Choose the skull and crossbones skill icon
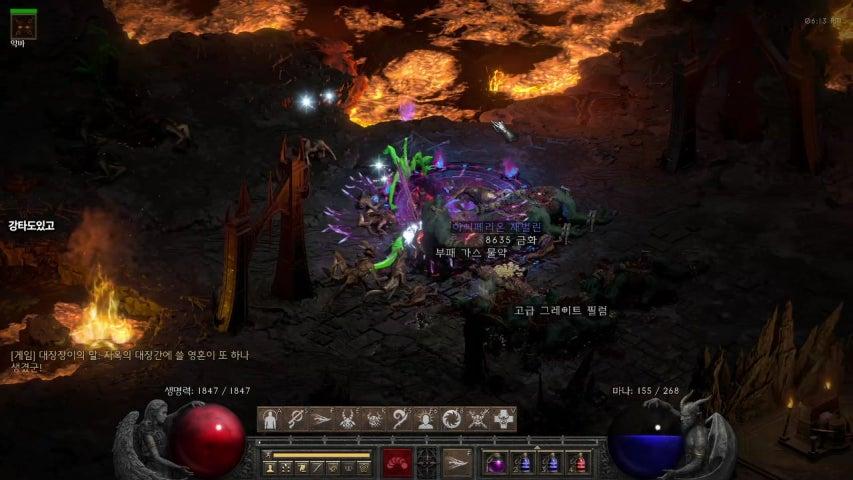 click(x=478, y=419)
